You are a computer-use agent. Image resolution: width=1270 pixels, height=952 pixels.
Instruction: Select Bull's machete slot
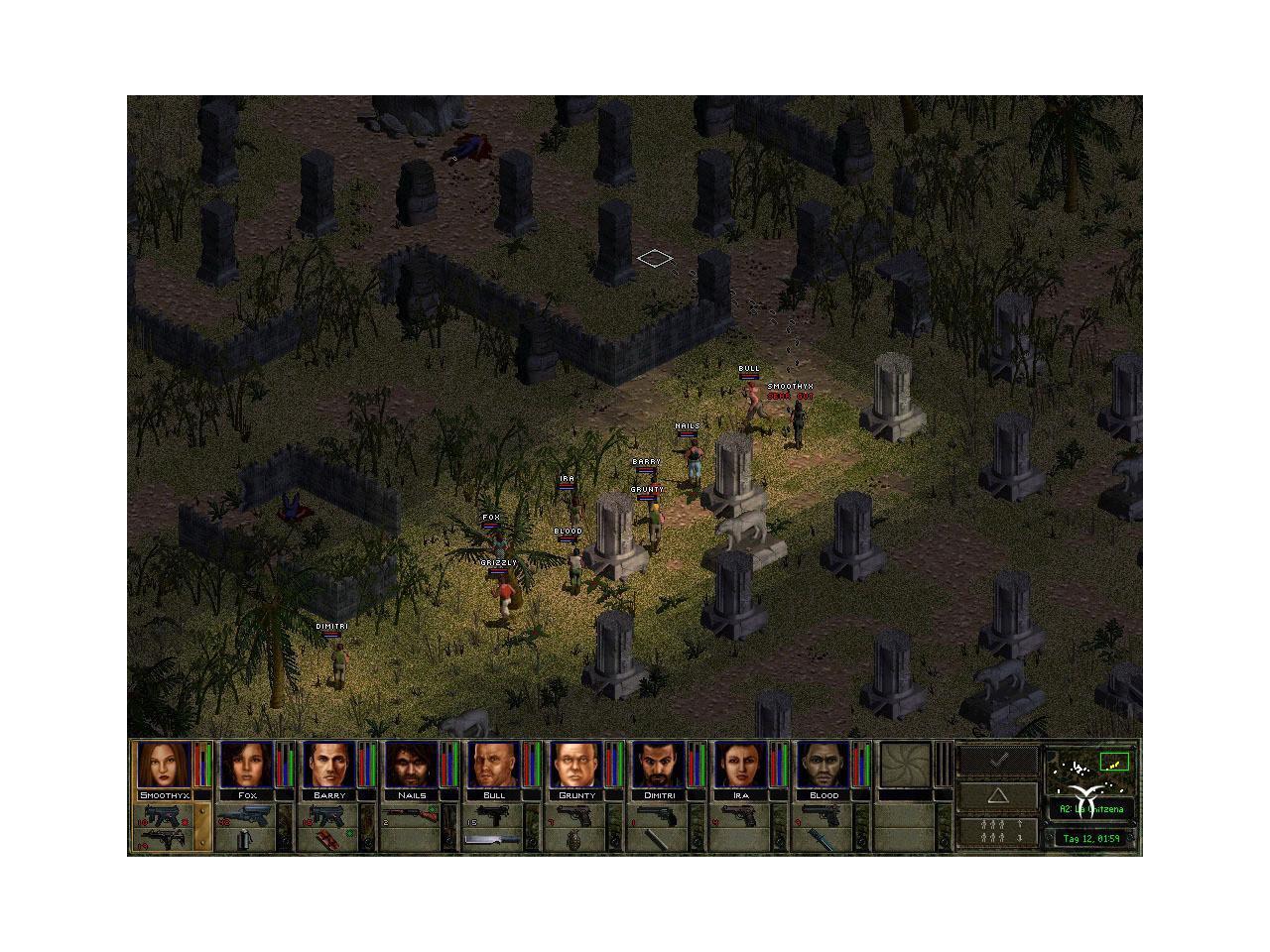pyautogui.click(x=494, y=840)
